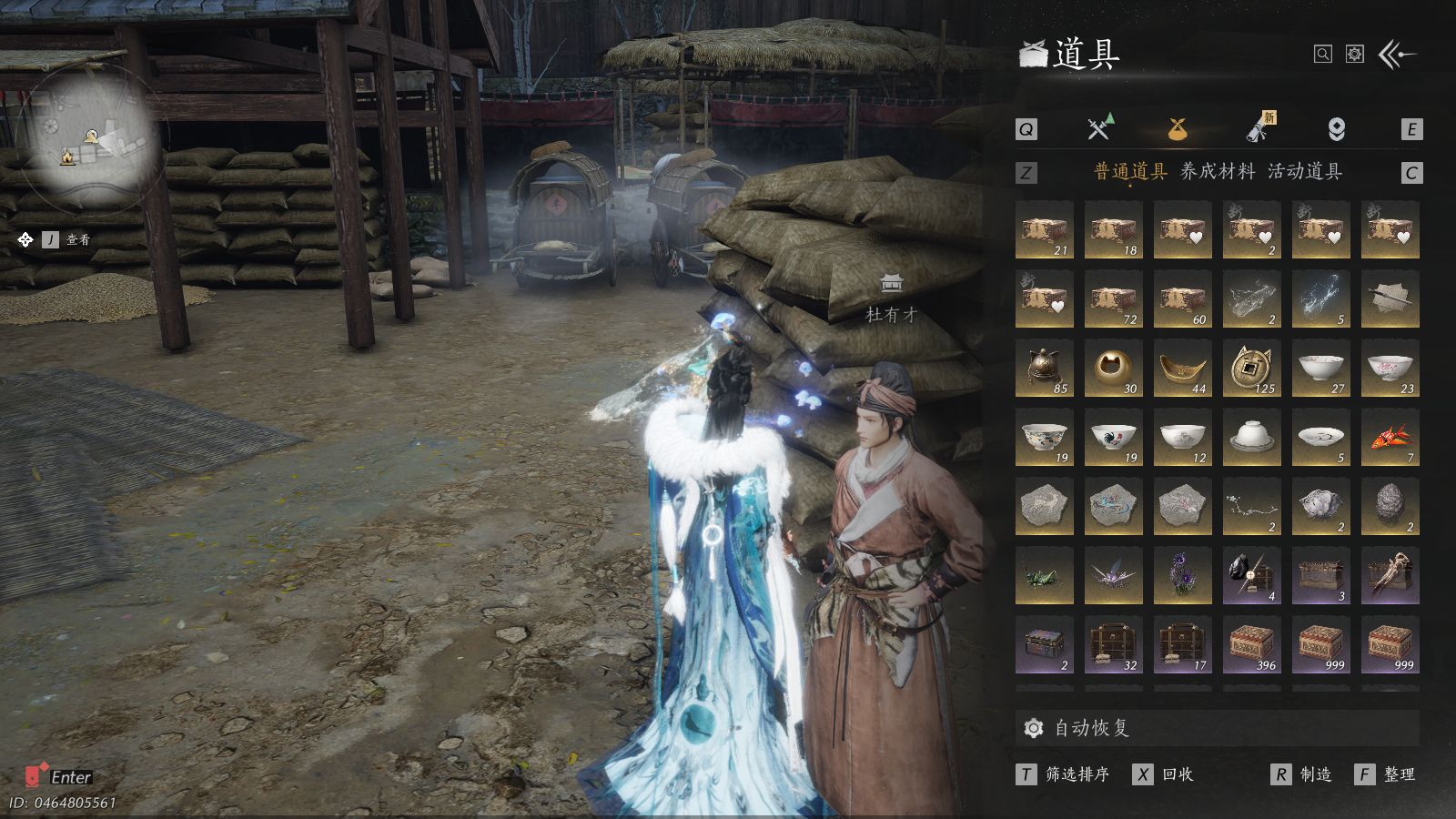Select the 普通道具 sub-tab
Viewport: 1456px width, 819px height.
(x=1129, y=171)
